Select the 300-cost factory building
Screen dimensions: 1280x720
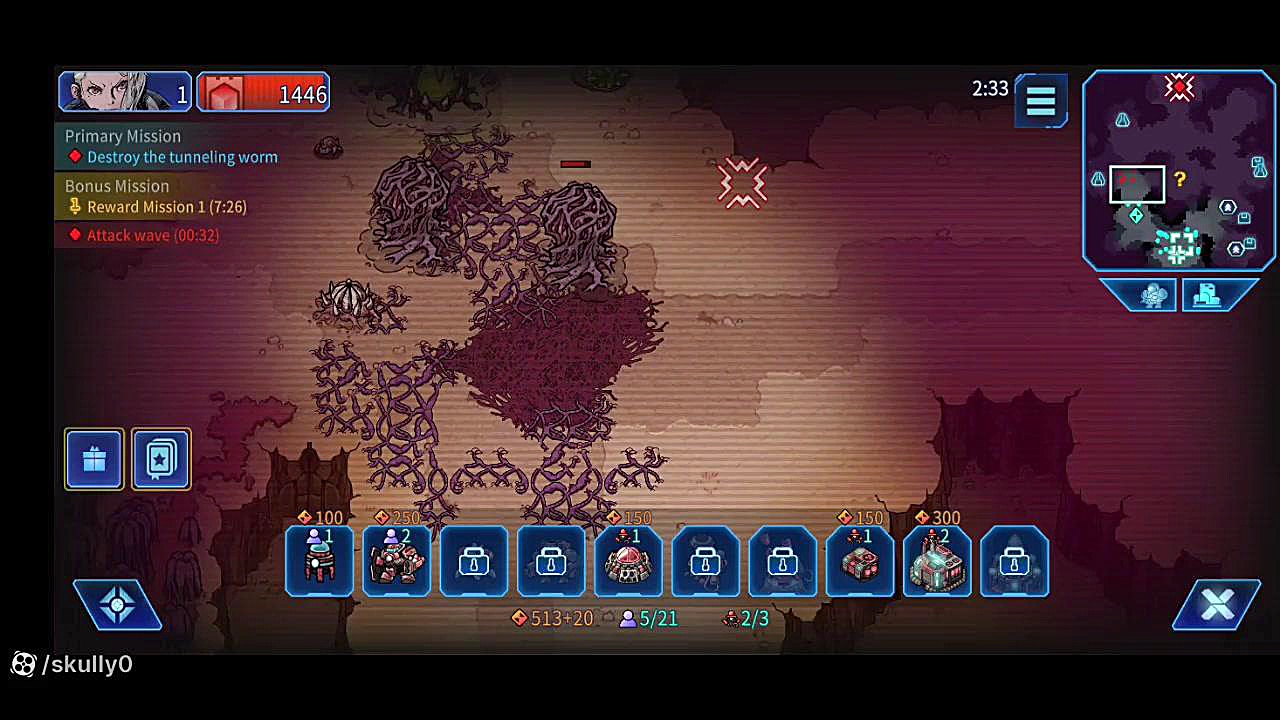pyautogui.click(x=937, y=561)
